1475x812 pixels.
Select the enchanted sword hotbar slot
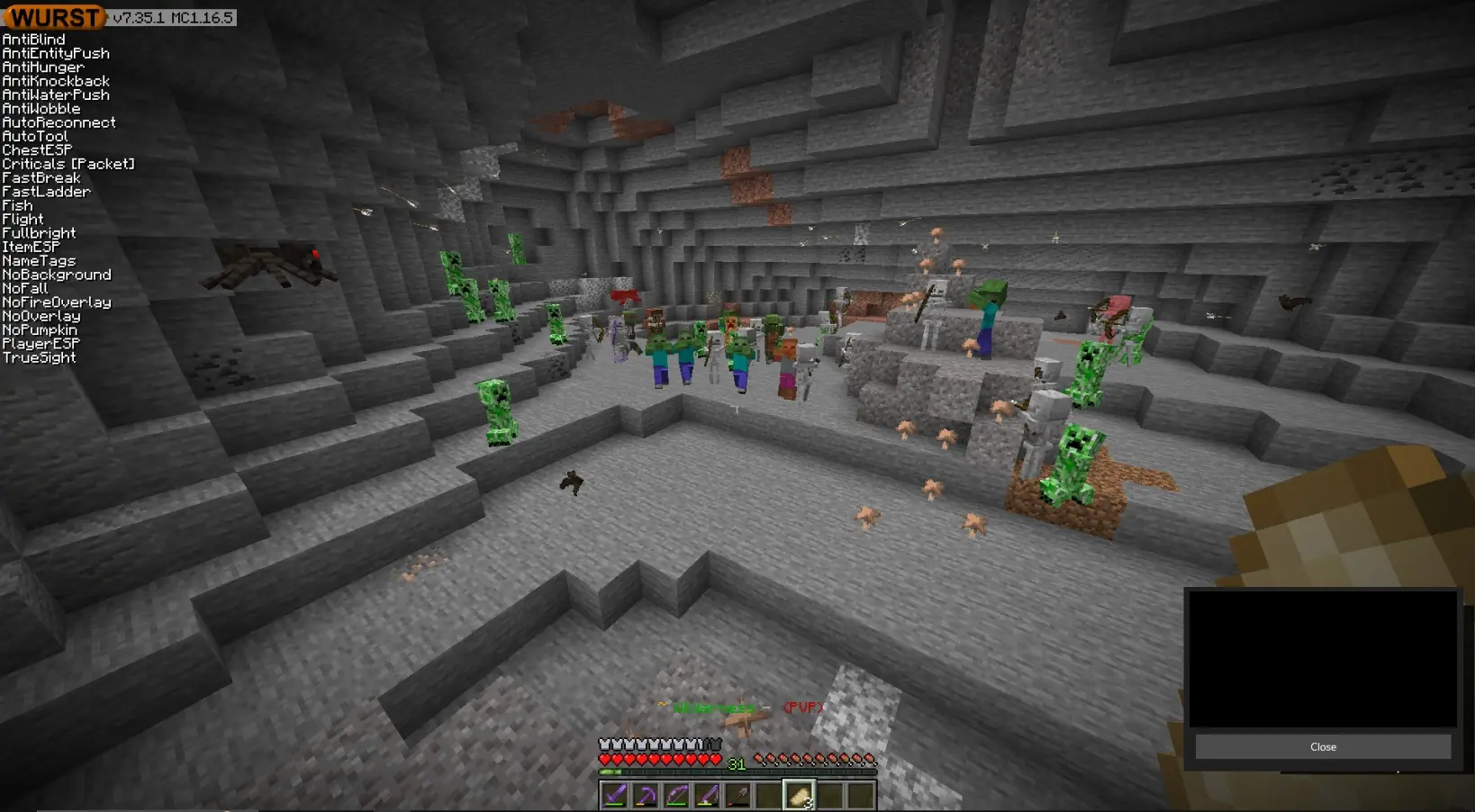coord(615,796)
